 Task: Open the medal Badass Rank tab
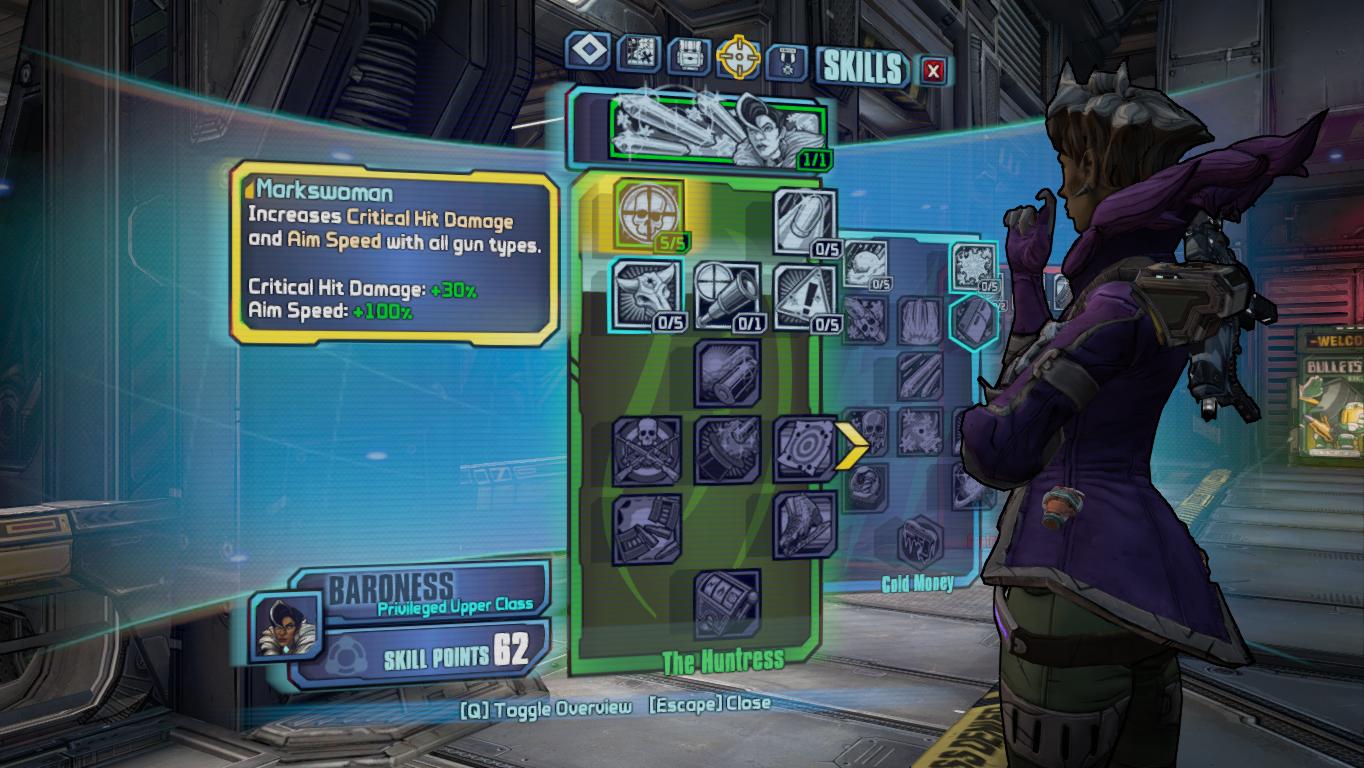coord(786,61)
